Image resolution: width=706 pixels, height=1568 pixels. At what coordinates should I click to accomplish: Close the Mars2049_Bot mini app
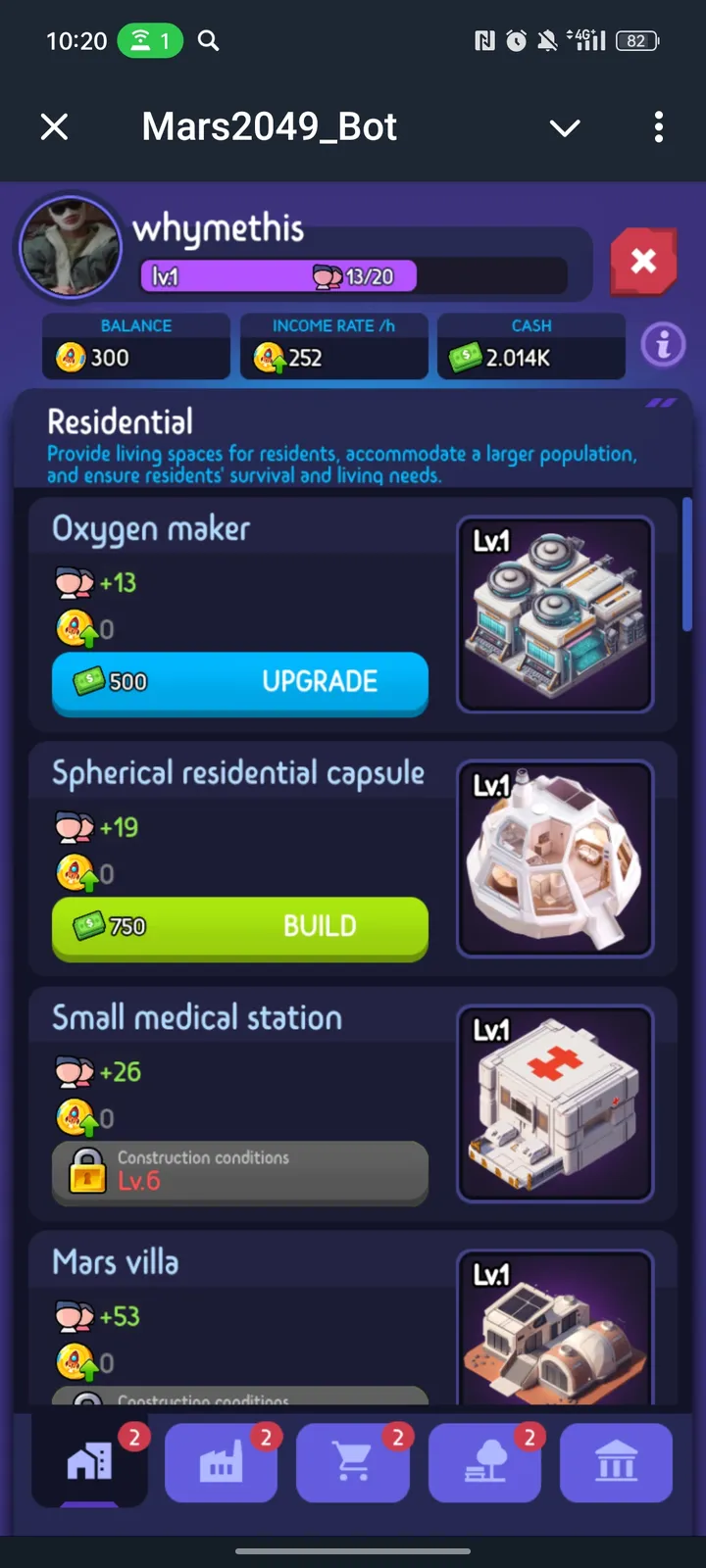[x=55, y=126]
